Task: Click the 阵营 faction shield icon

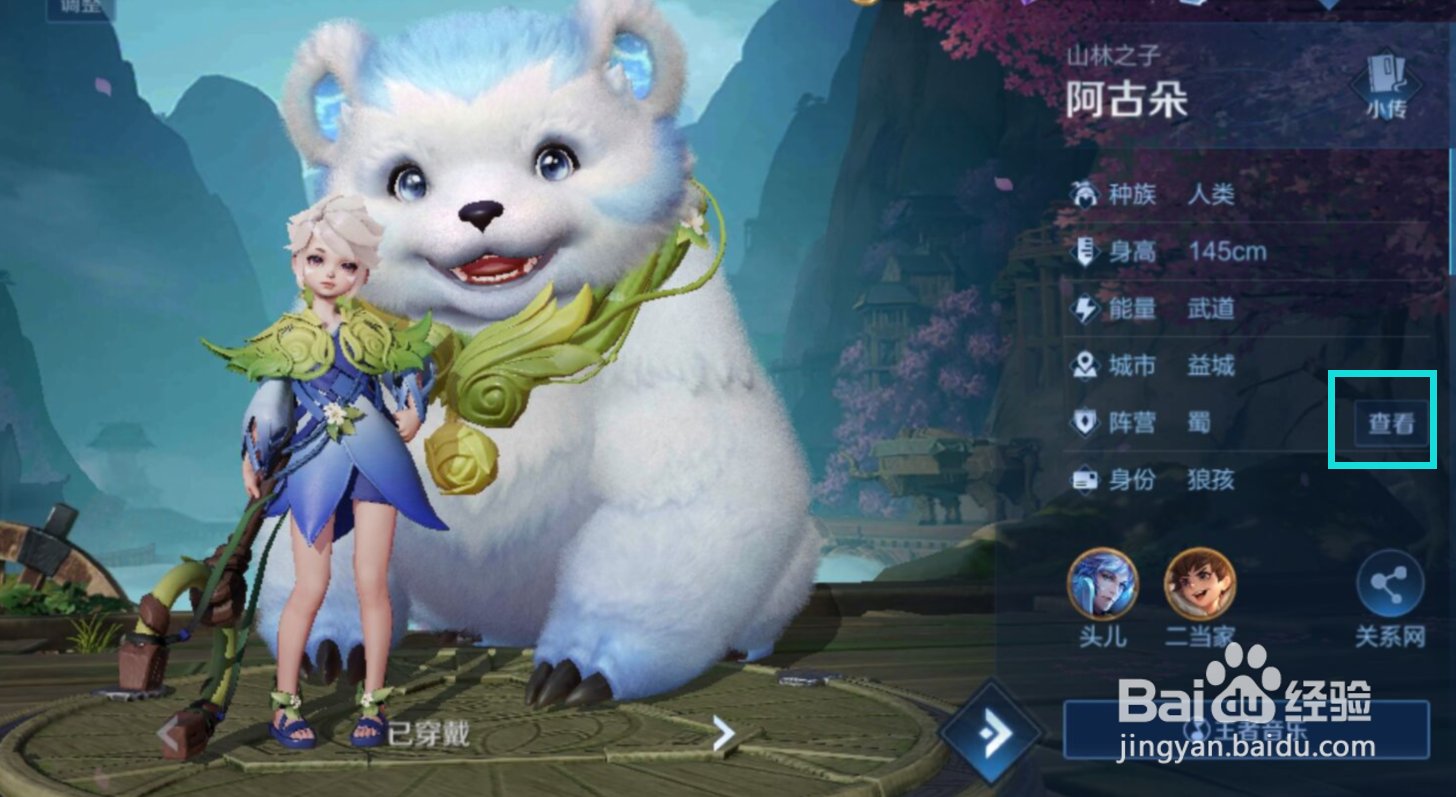Action: (1083, 423)
